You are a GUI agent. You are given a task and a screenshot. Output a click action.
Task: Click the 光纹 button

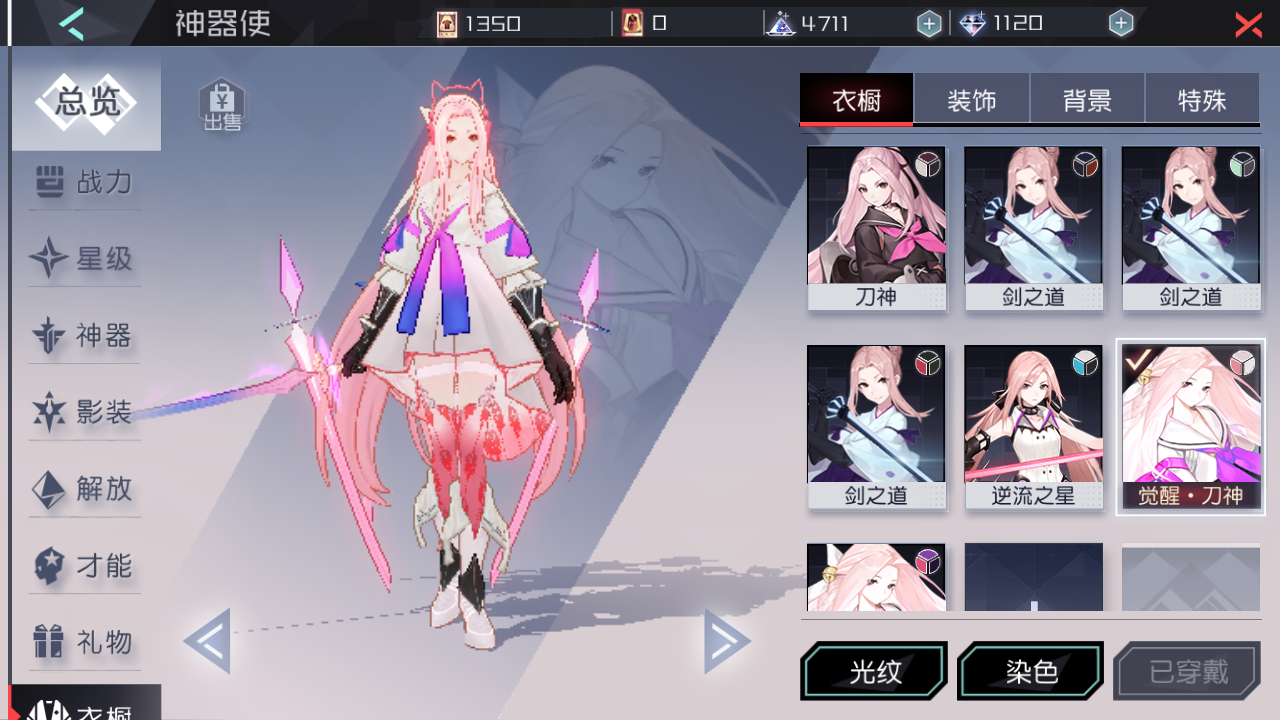tap(874, 671)
